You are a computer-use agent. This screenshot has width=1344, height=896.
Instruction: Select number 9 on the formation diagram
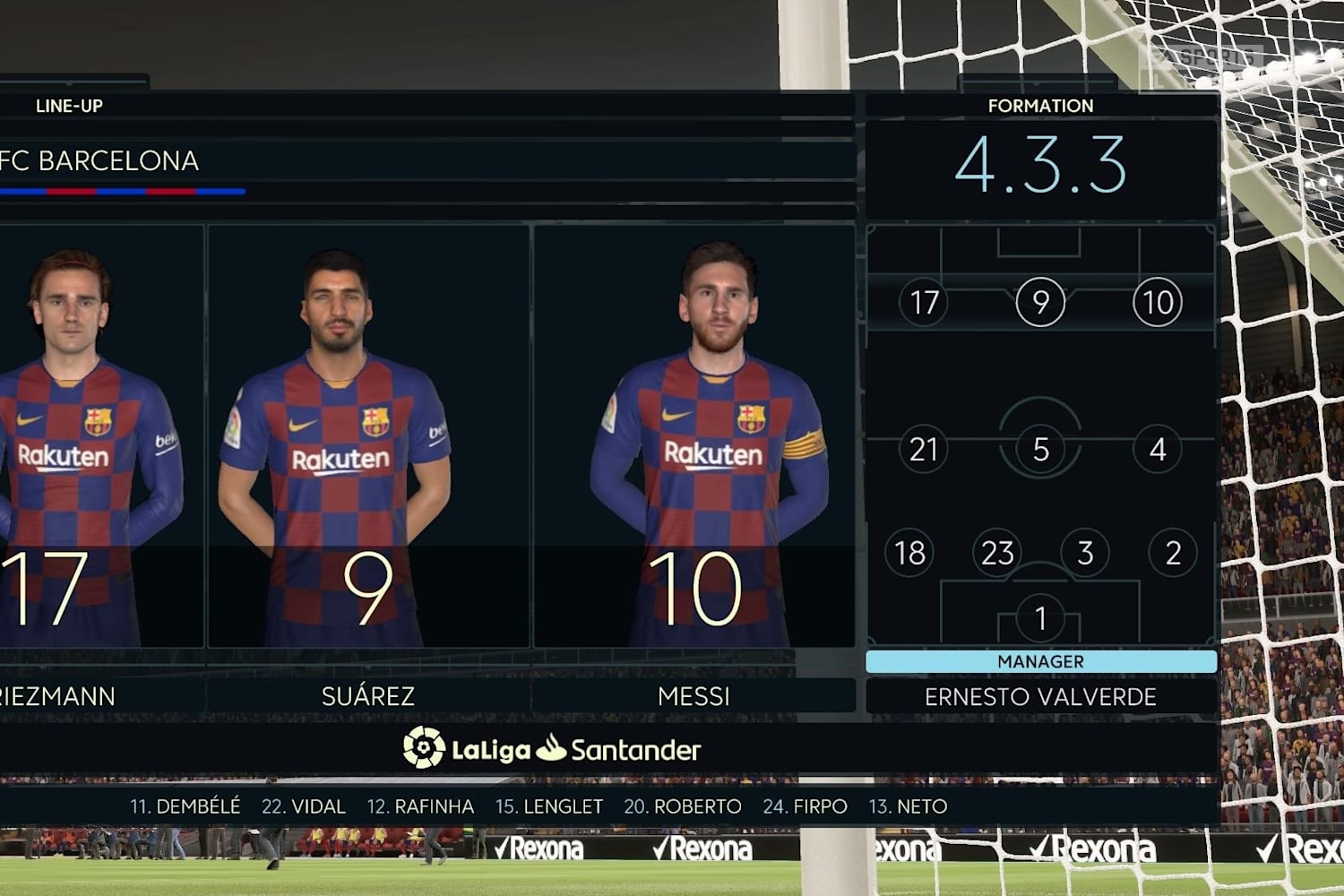tap(1040, 302)
